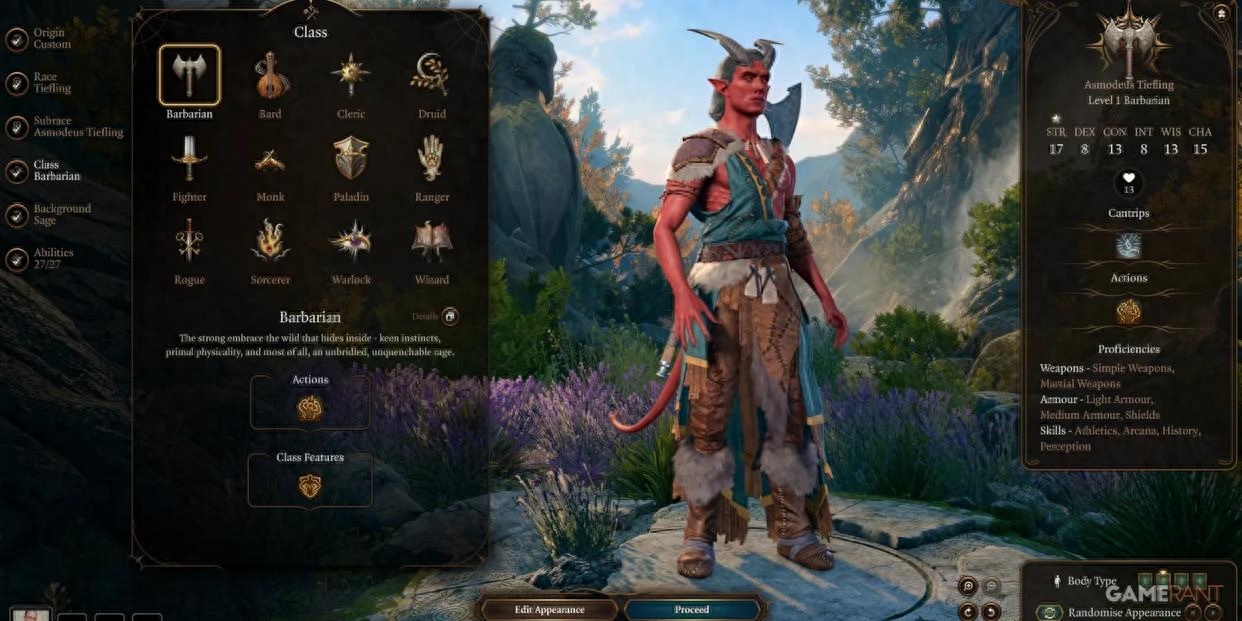Choose the Cleric class icon
The width and height of the screenshot is (1242, 621).
point(351,76)
